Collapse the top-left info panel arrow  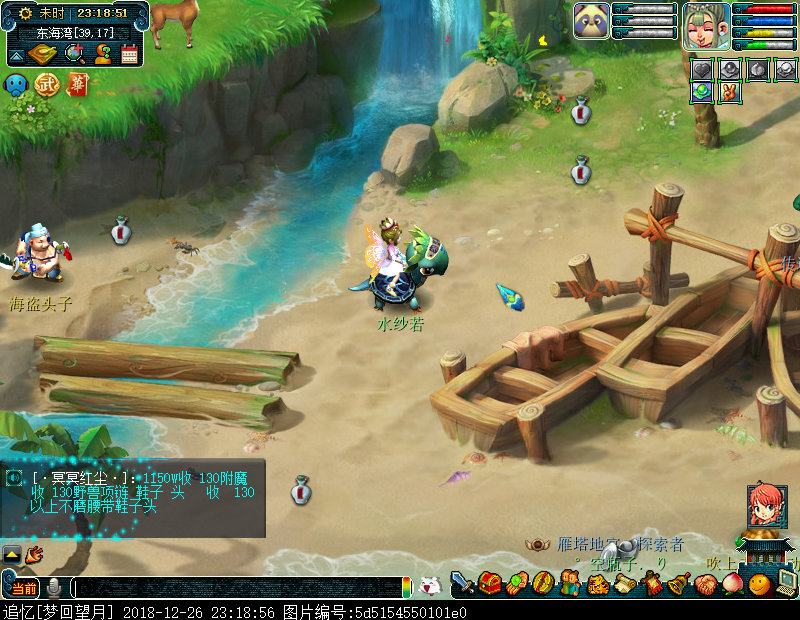pos(16,54)
